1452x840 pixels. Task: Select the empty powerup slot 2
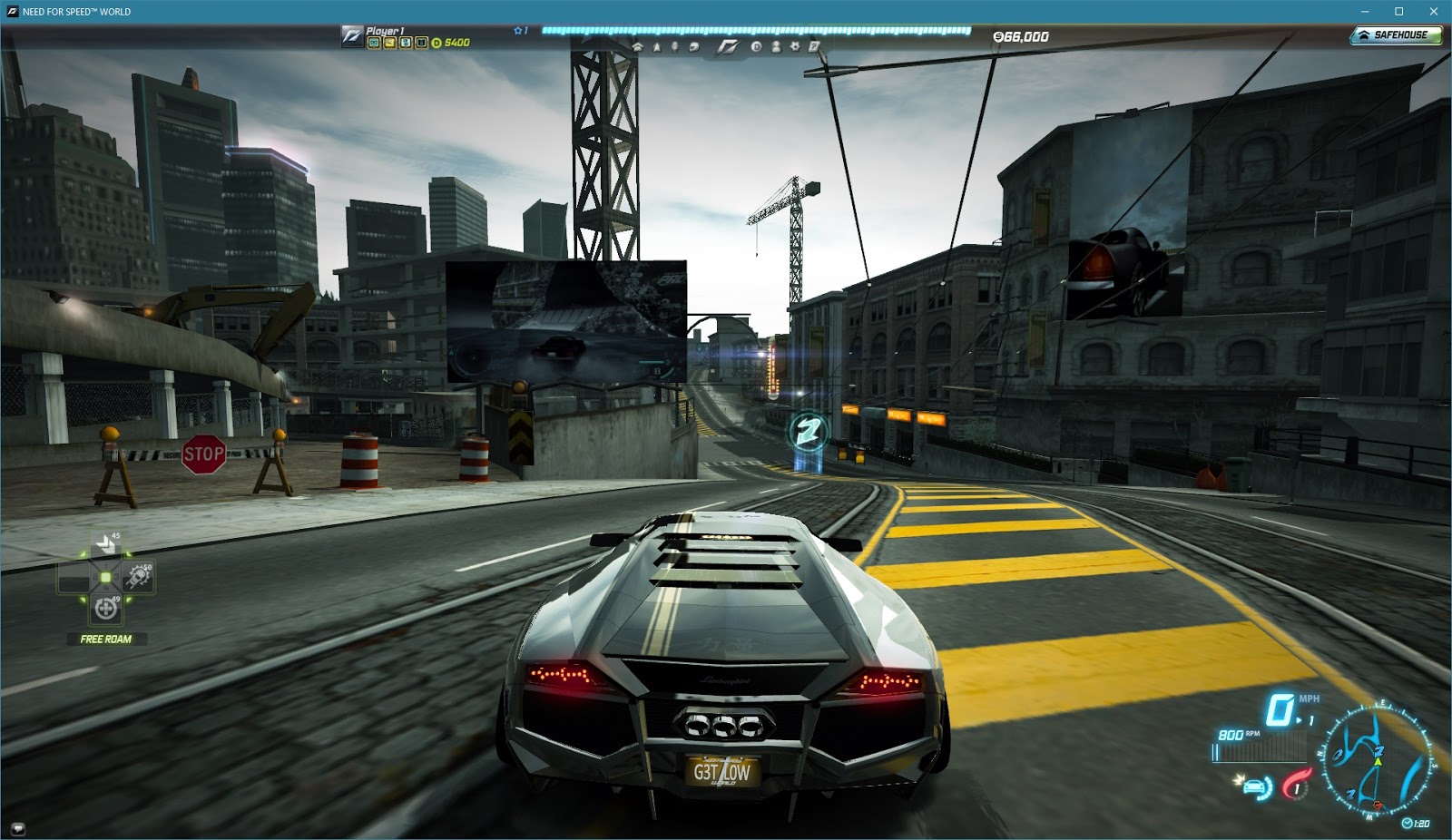tap(74, 577)
